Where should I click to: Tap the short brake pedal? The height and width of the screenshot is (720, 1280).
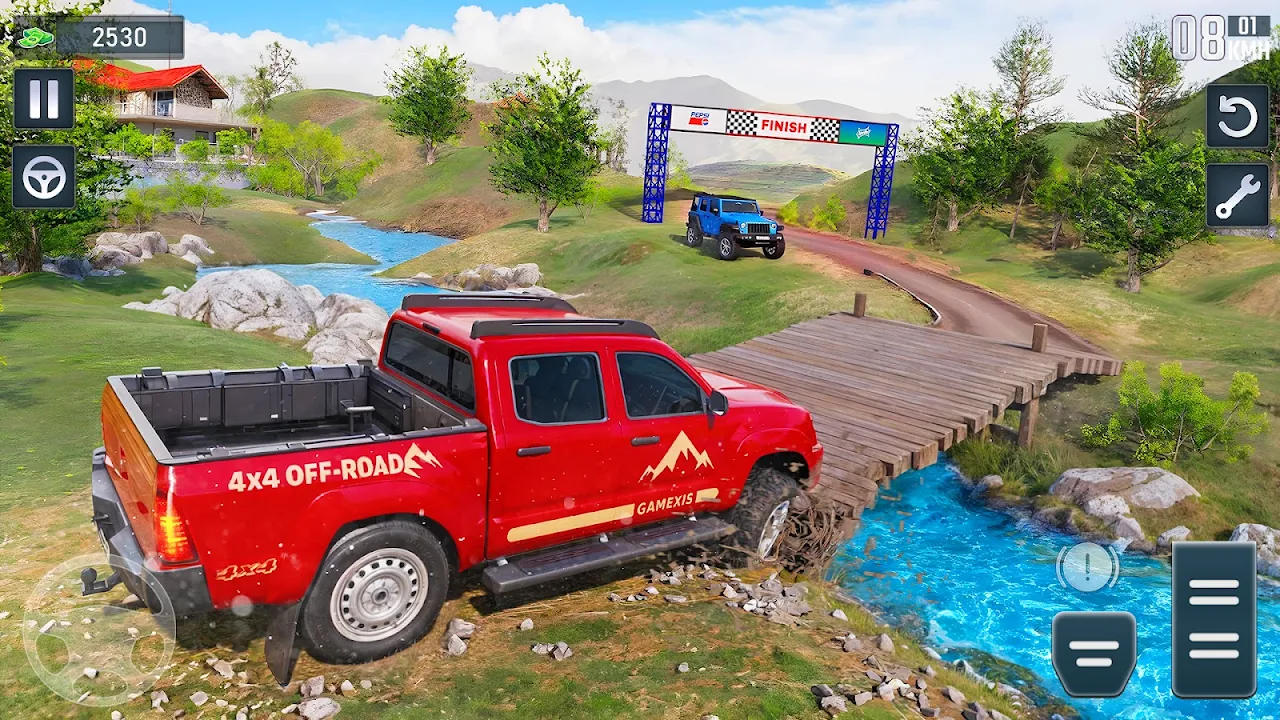coord(1094,653)
